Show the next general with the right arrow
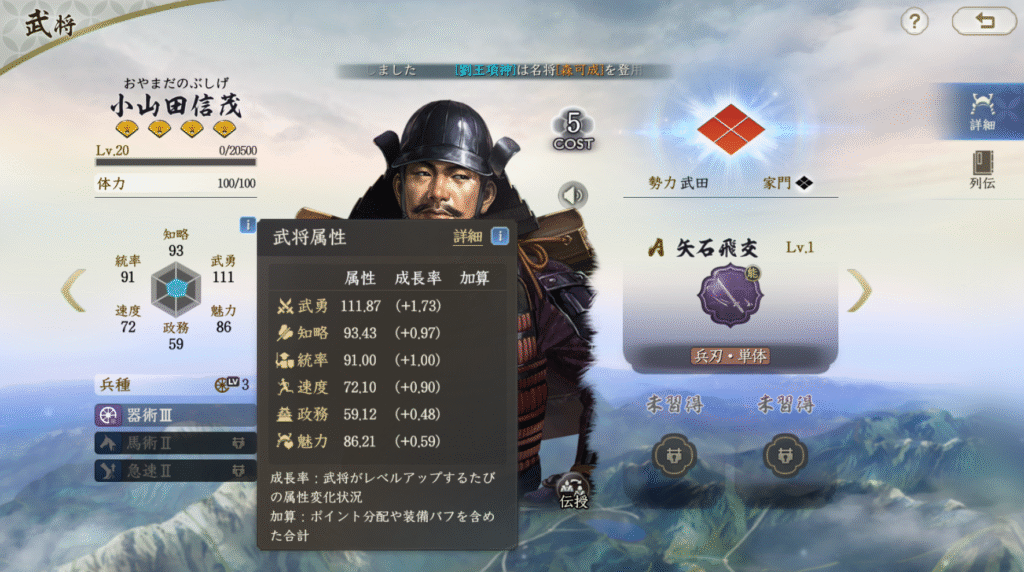Image resolution: width=1024 pixels, height=572 pixels. point(859,289)
